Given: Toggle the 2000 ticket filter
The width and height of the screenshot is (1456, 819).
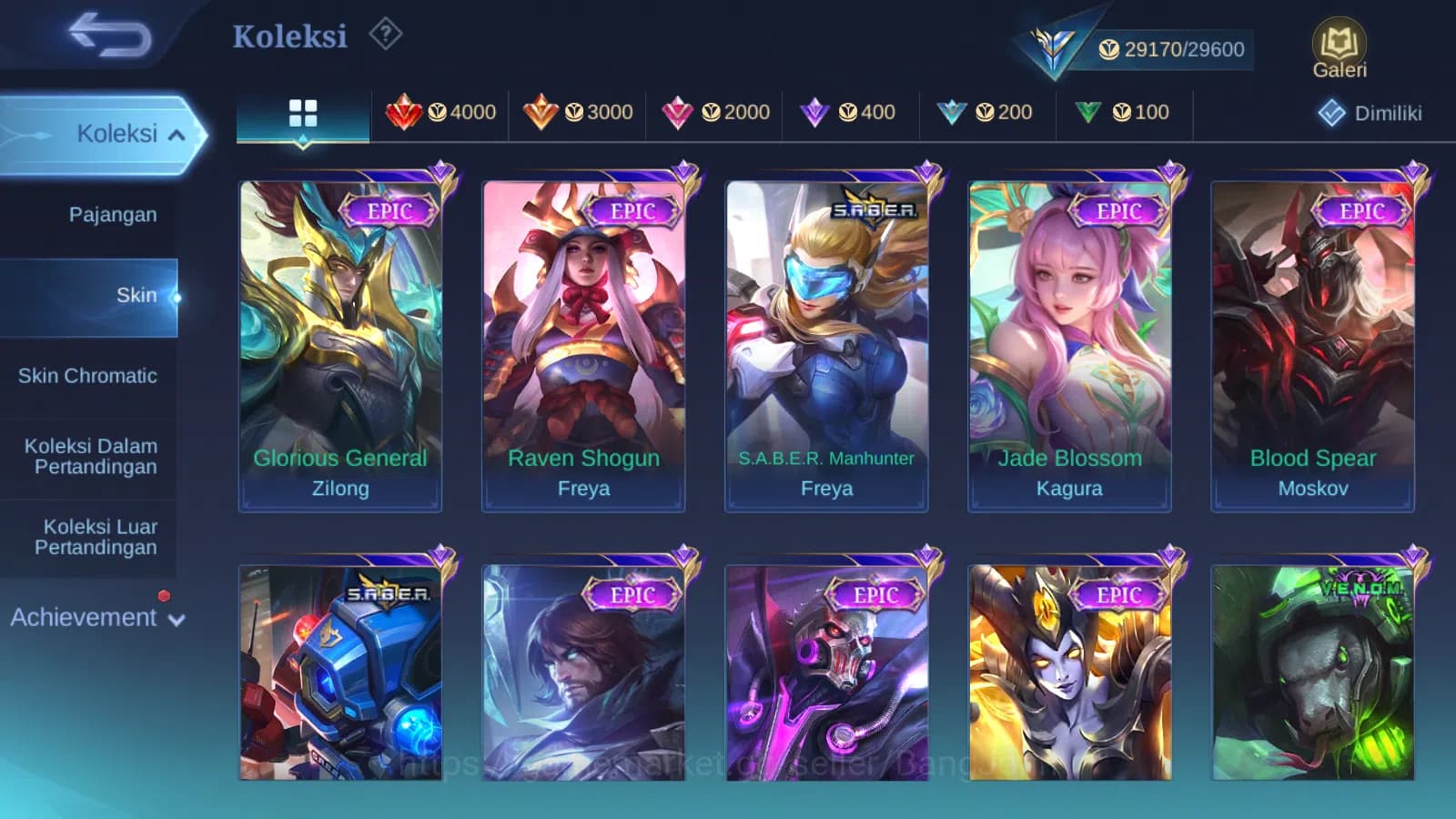Looking at the screenshot, I should coord(716,112).
